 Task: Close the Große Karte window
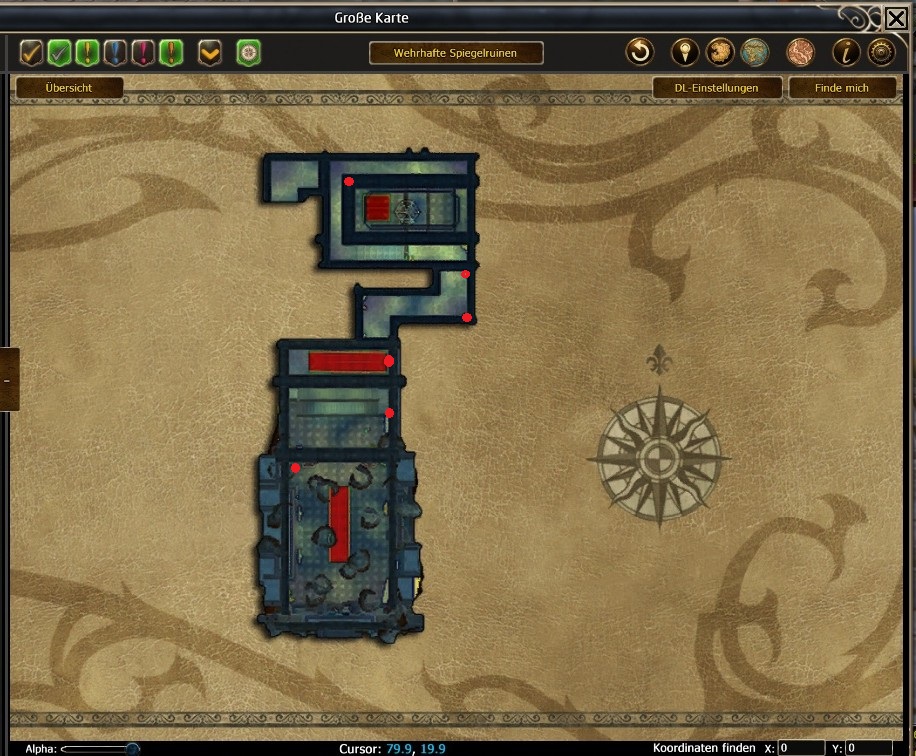(x=896, y=18)
